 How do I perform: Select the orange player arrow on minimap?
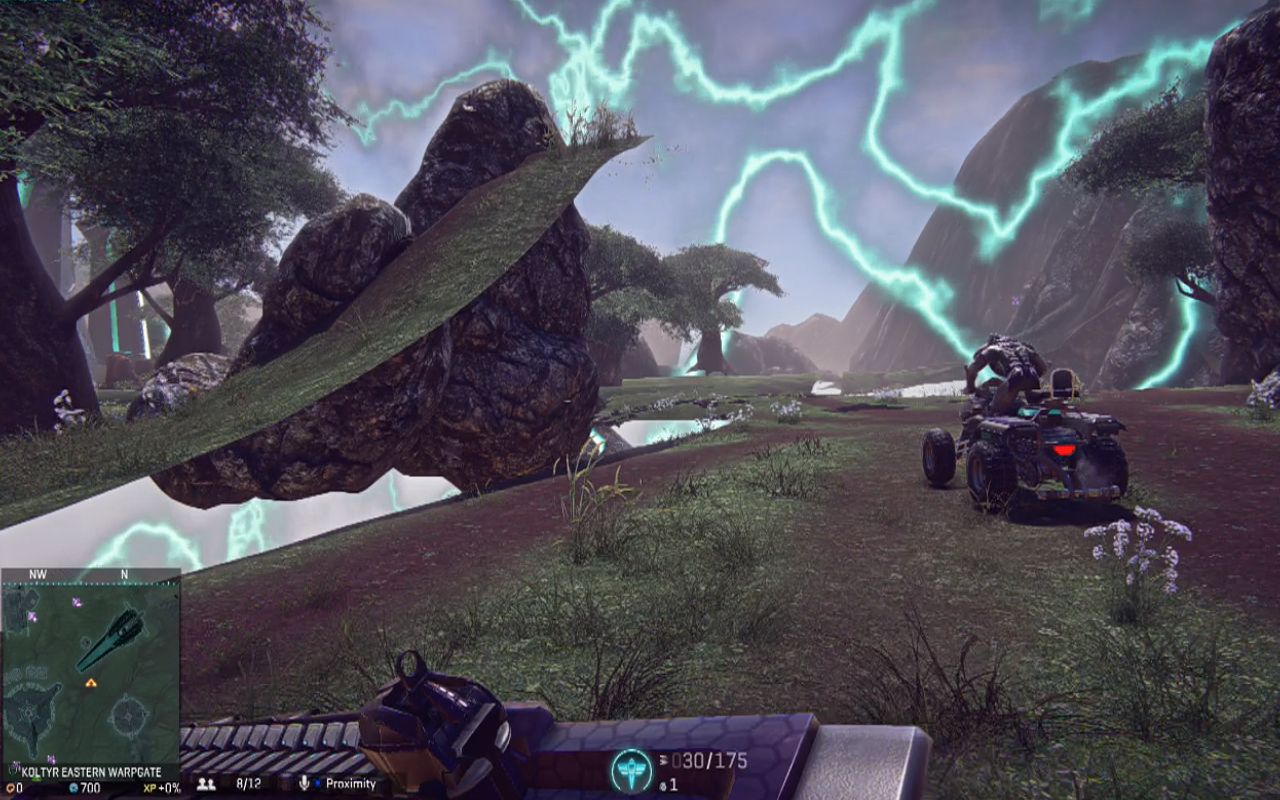tap(91, 683)
